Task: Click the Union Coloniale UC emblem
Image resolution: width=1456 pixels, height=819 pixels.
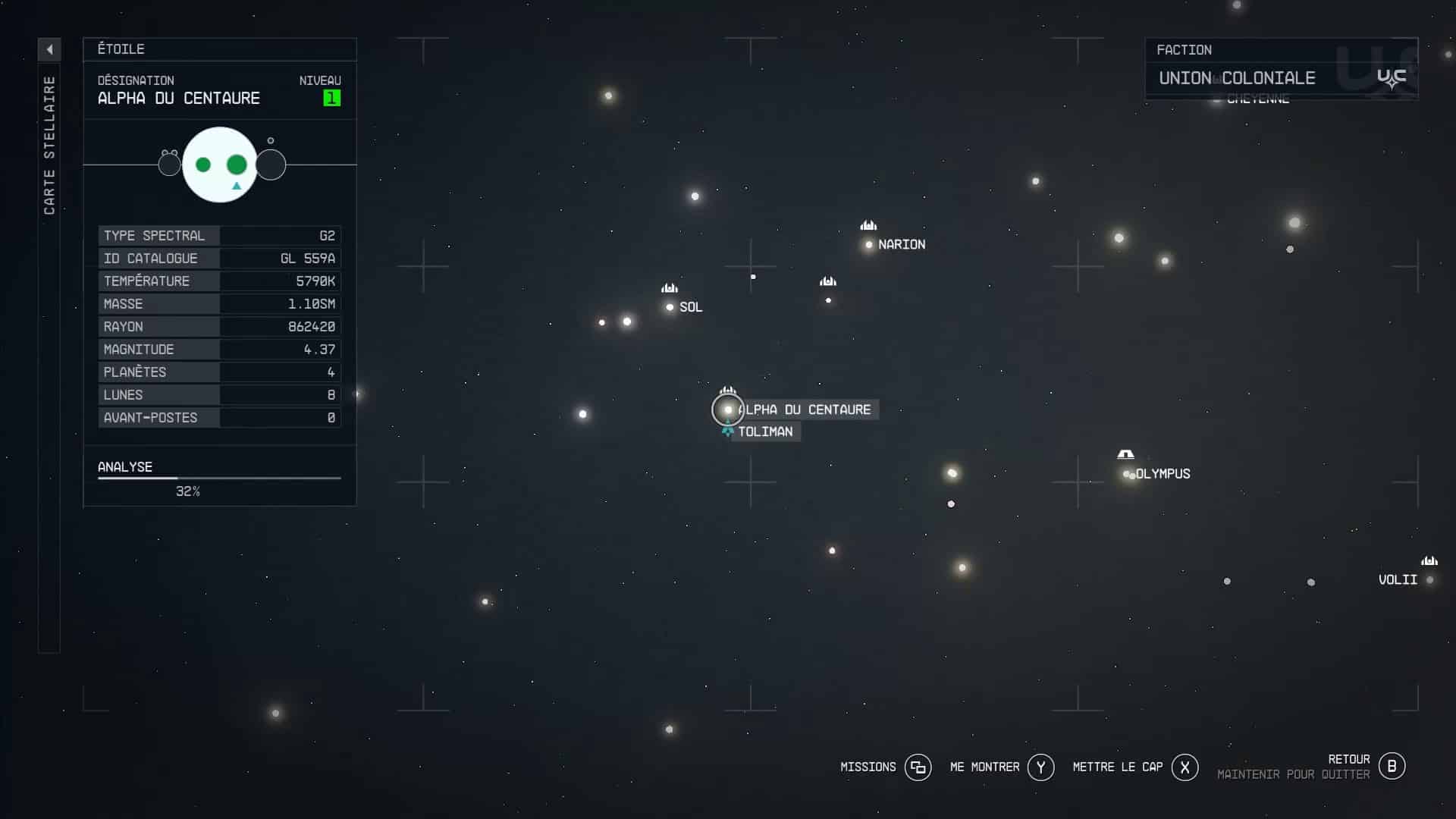Action: [x=1392, y=77]
